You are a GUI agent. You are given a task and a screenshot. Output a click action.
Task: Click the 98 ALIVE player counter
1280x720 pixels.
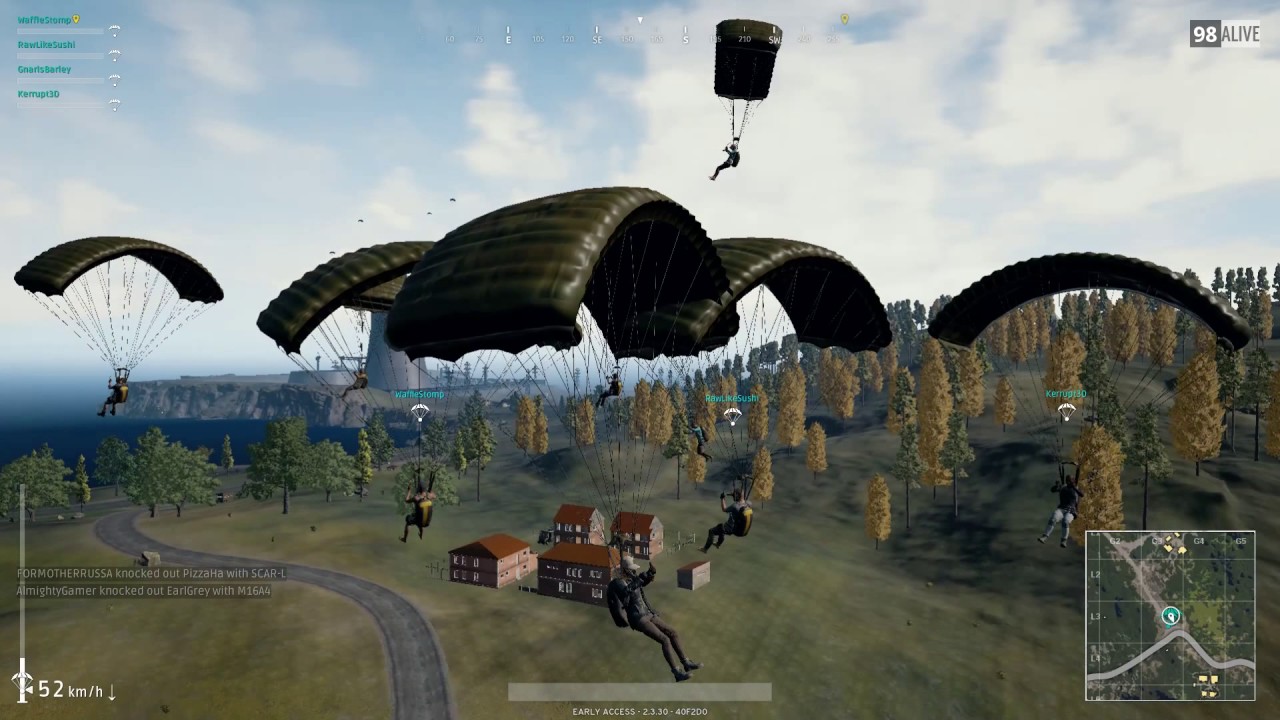pyautogui.click(x=1224, y=33)
